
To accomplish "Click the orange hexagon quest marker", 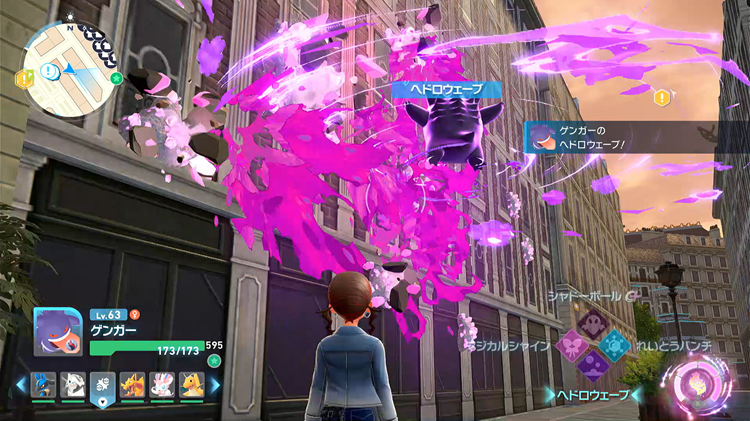I will click(x=661, y=97).
